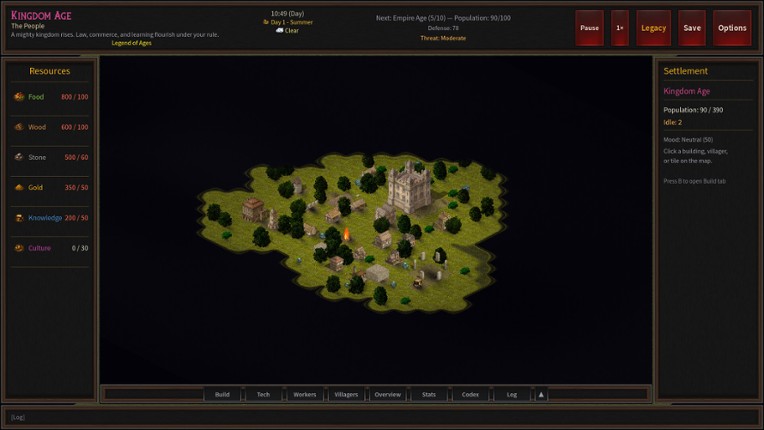Click the Gold resource row
The width and height of the screenshot is (764, 430).
[50, 187]
